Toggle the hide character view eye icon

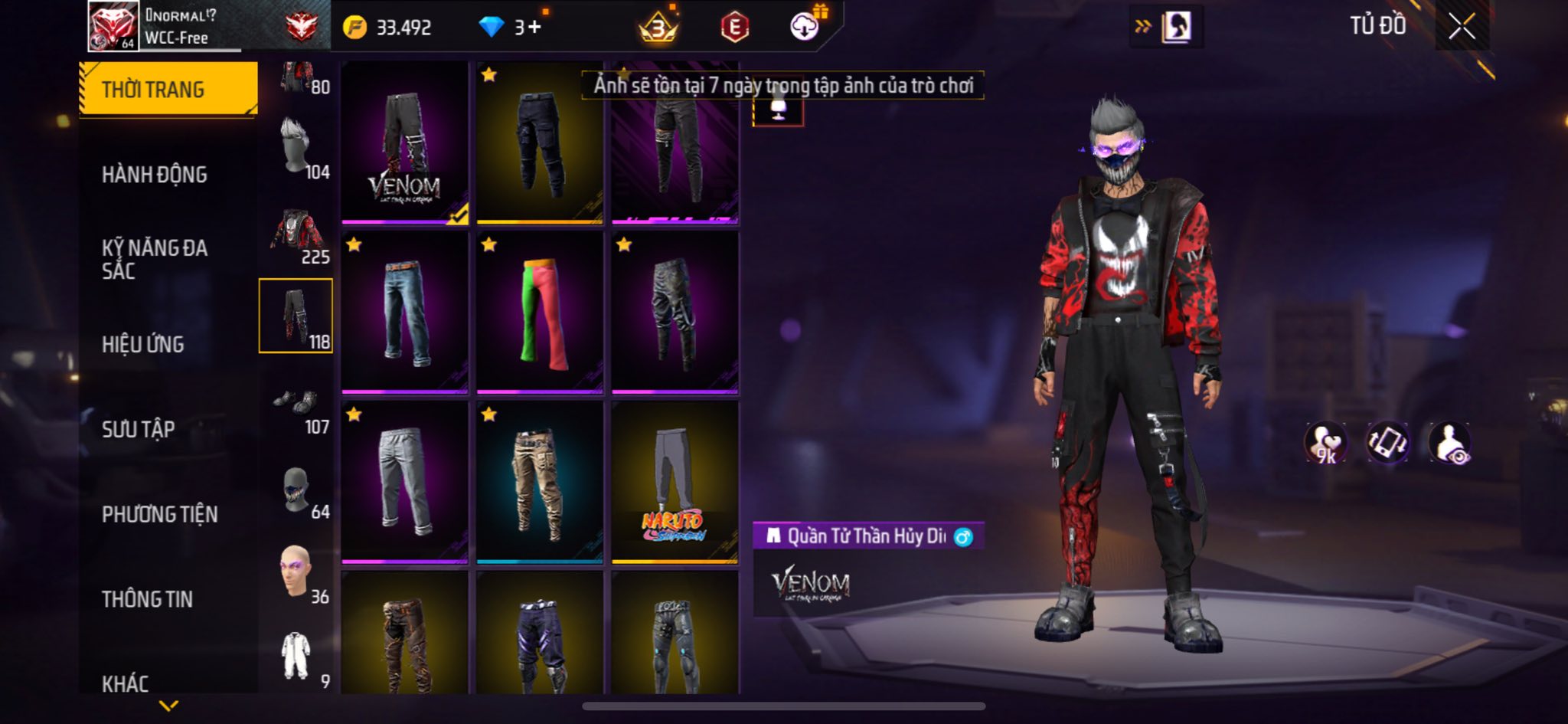point(1449,443)
